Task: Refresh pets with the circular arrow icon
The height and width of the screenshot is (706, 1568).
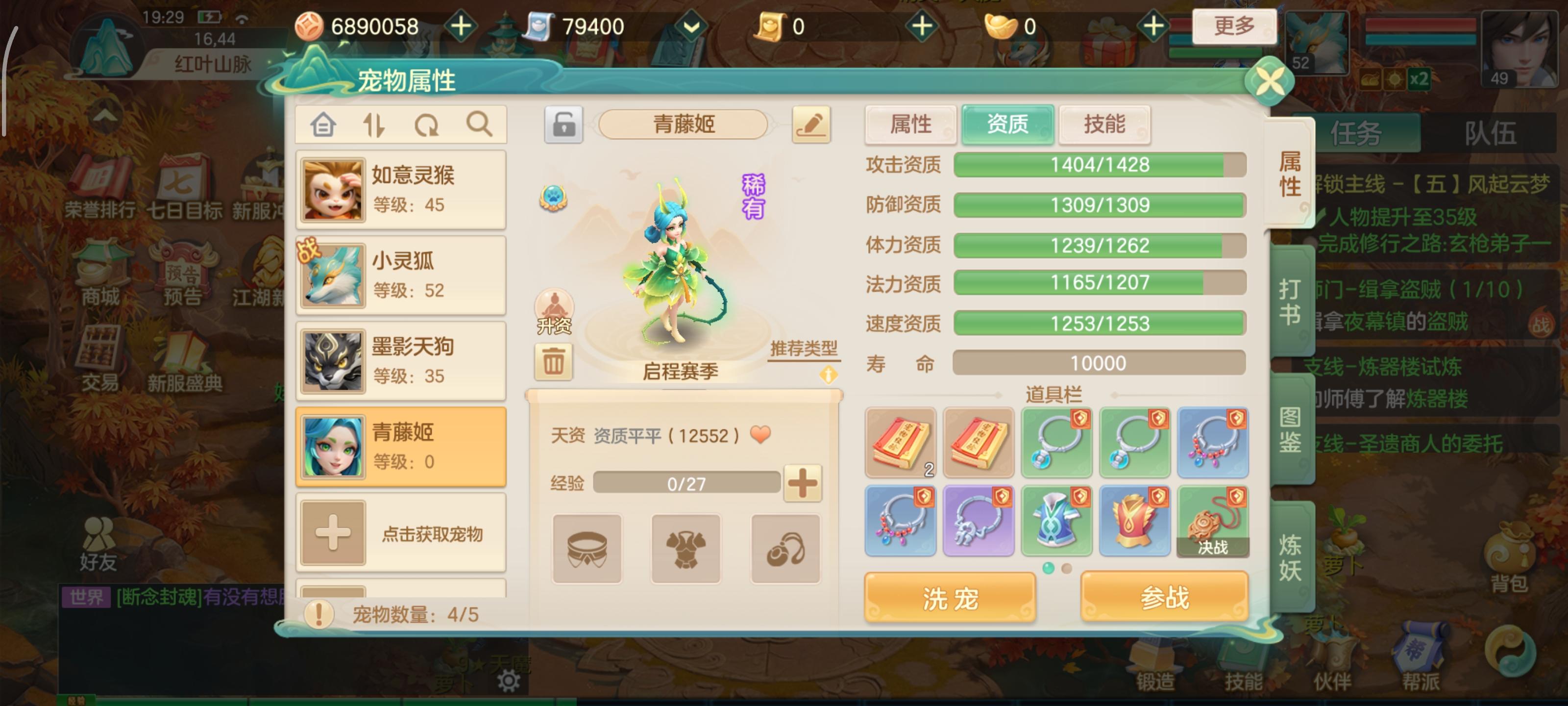Action: tap(428, 125)
